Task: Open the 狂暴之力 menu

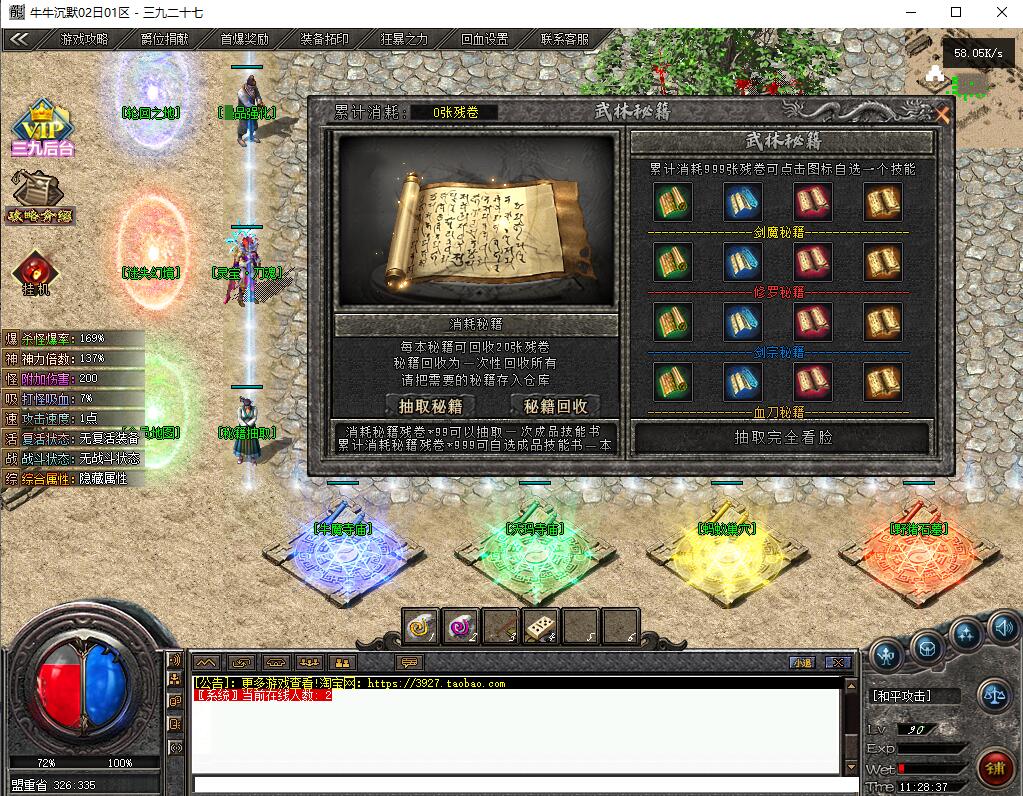Action: (405, 40)
